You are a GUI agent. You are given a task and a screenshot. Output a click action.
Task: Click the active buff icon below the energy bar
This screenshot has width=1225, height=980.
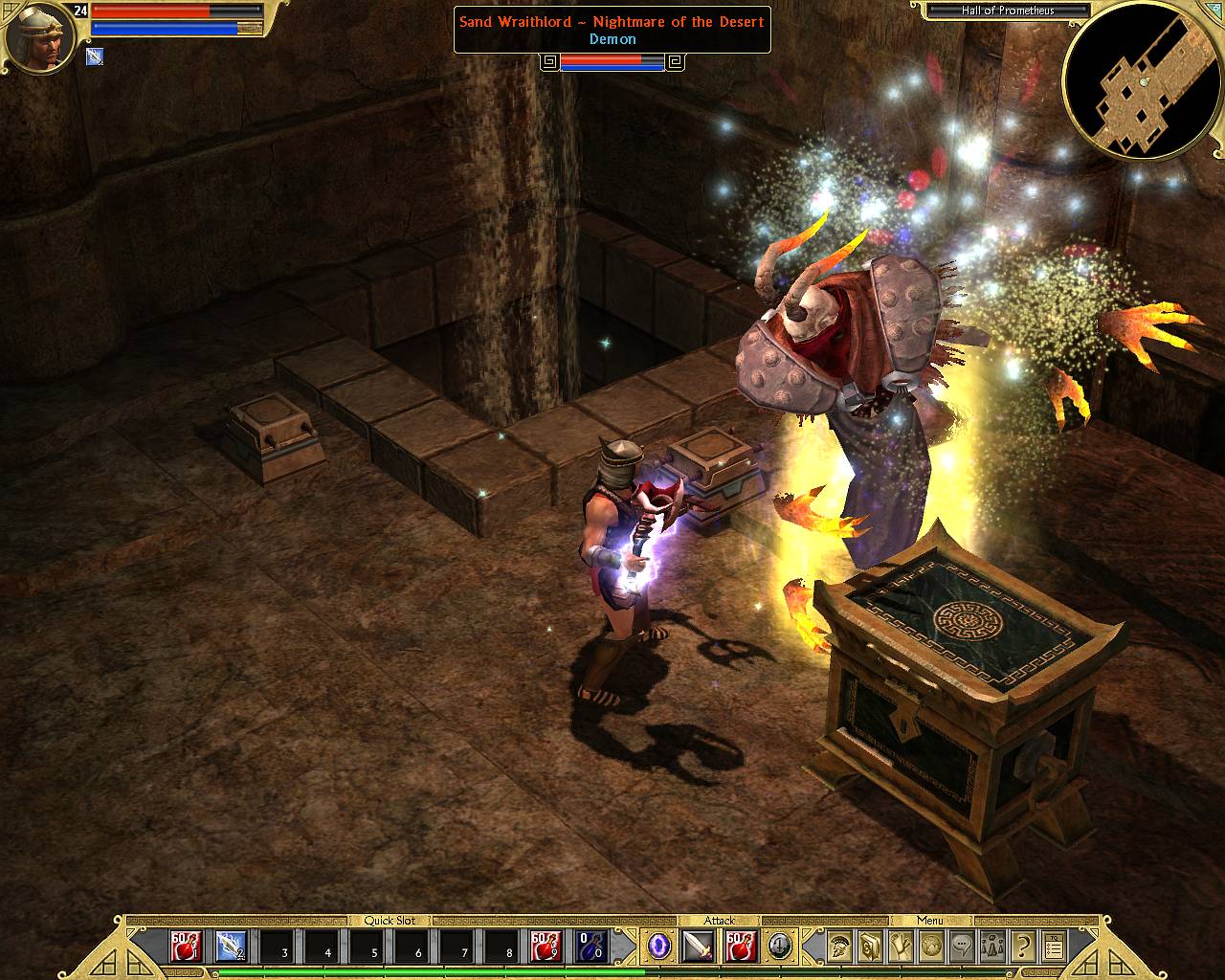(95, 56)
